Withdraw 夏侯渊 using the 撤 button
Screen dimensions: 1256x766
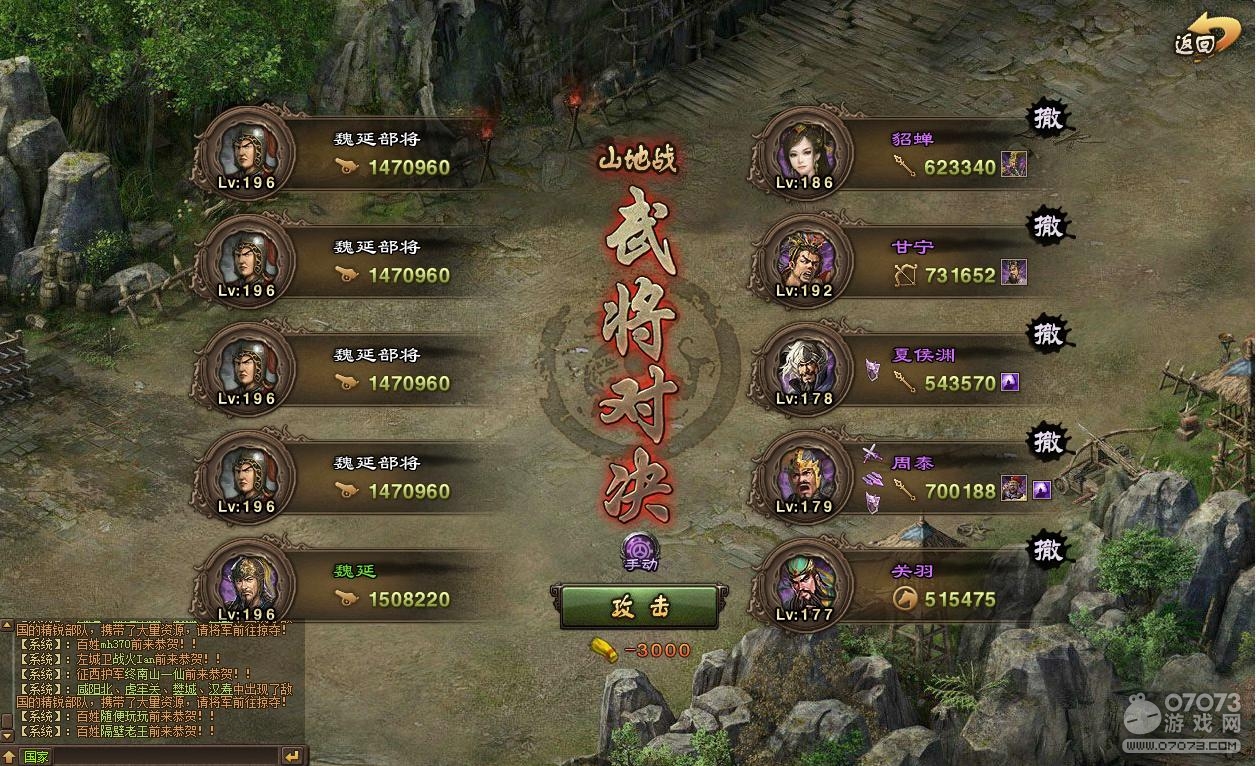coord(1047,333)
